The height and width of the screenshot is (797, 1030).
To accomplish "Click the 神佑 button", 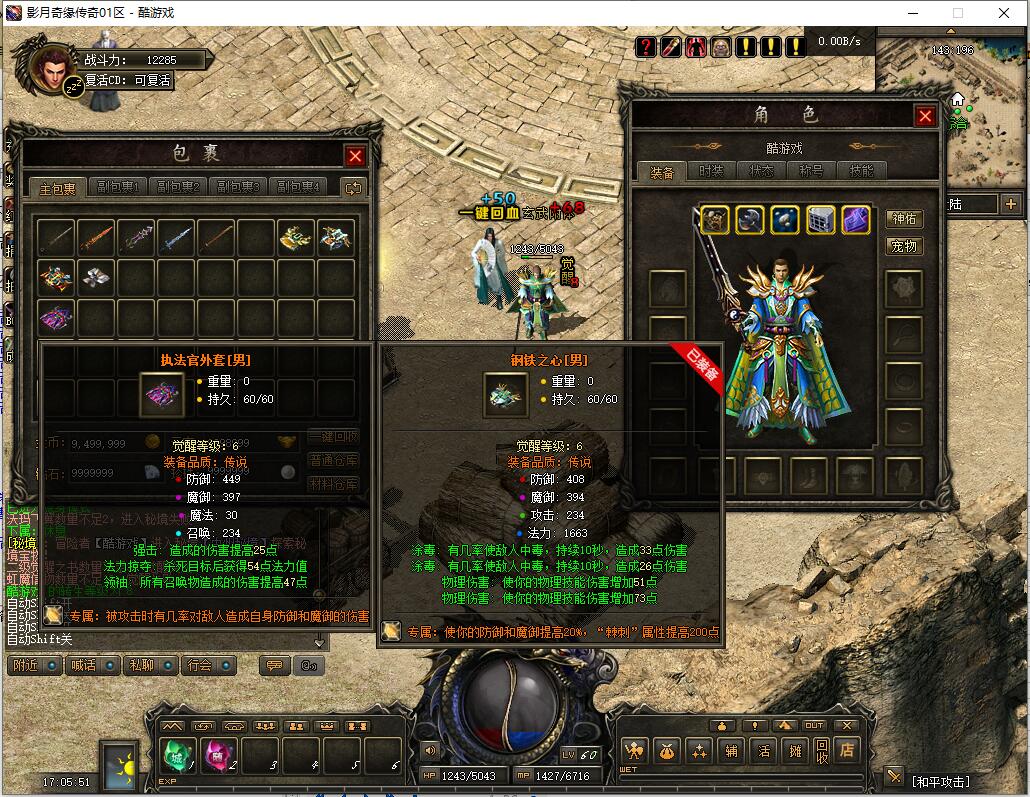I will 903,219.
